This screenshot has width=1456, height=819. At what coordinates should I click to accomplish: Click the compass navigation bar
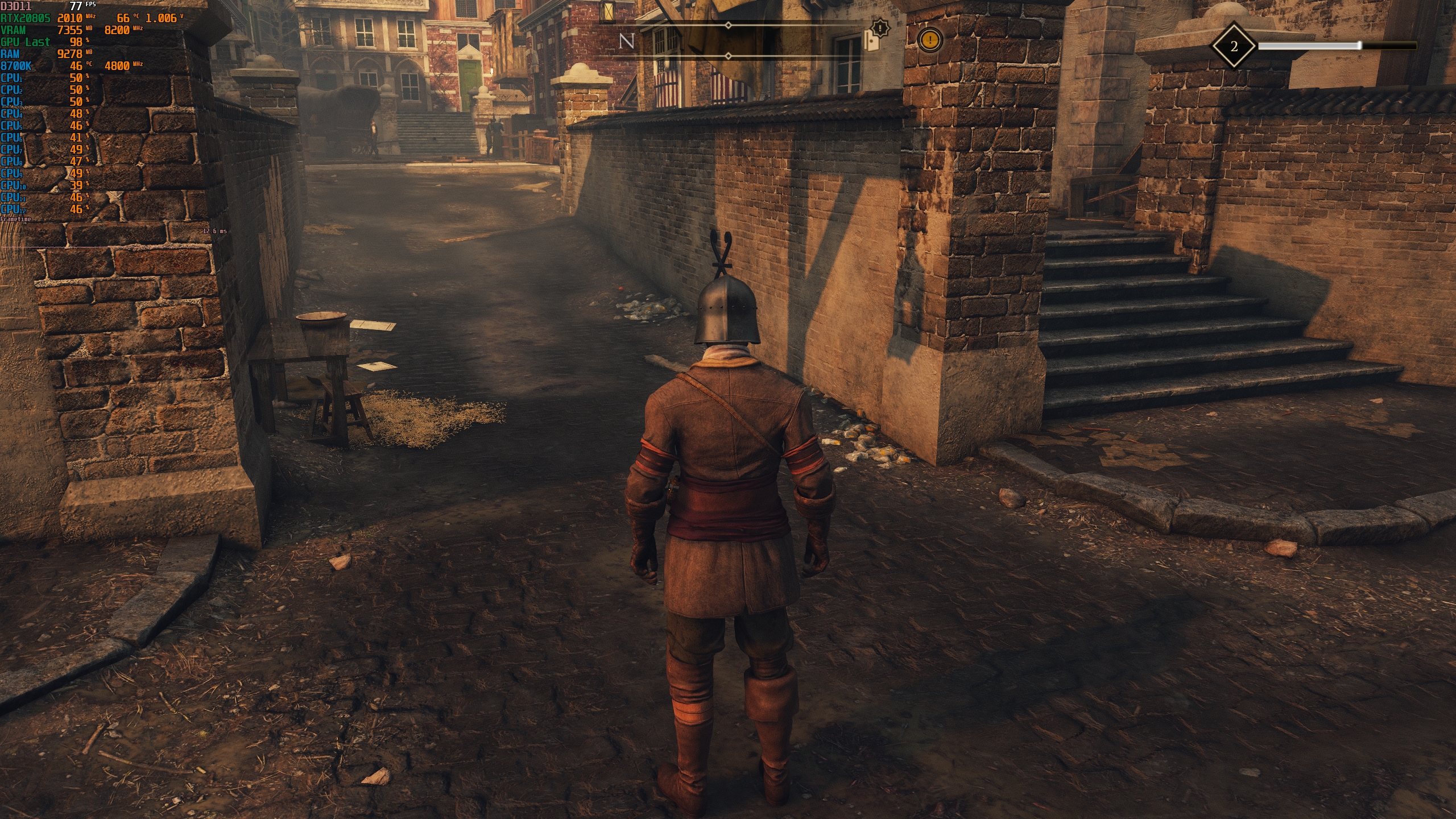click(x=728, y=40)
